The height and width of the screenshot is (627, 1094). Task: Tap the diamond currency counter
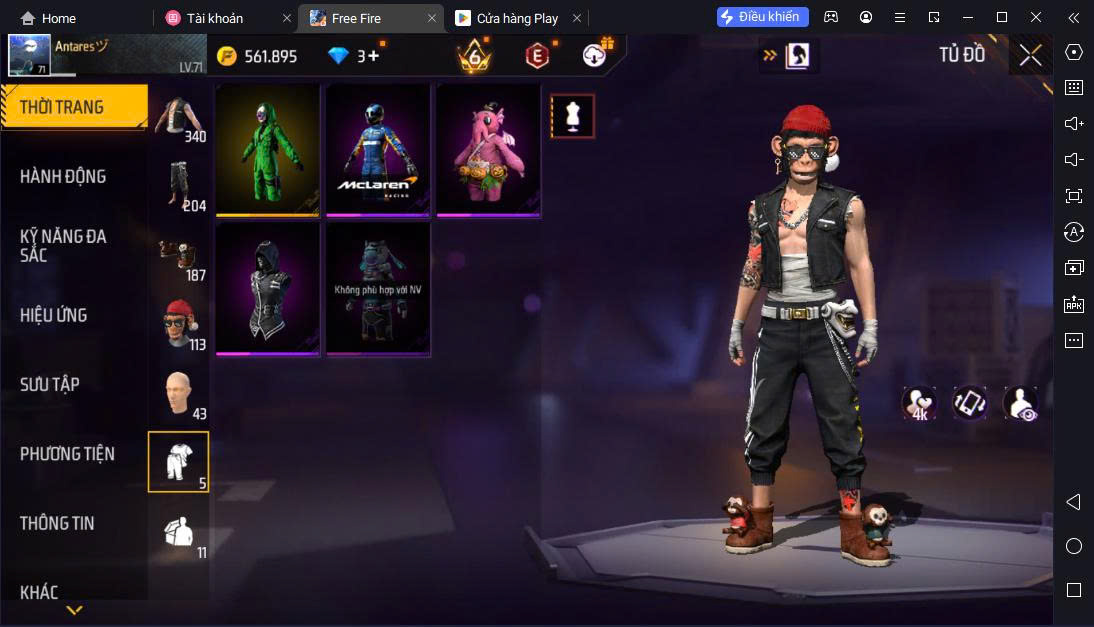click(x=355, y=56)
